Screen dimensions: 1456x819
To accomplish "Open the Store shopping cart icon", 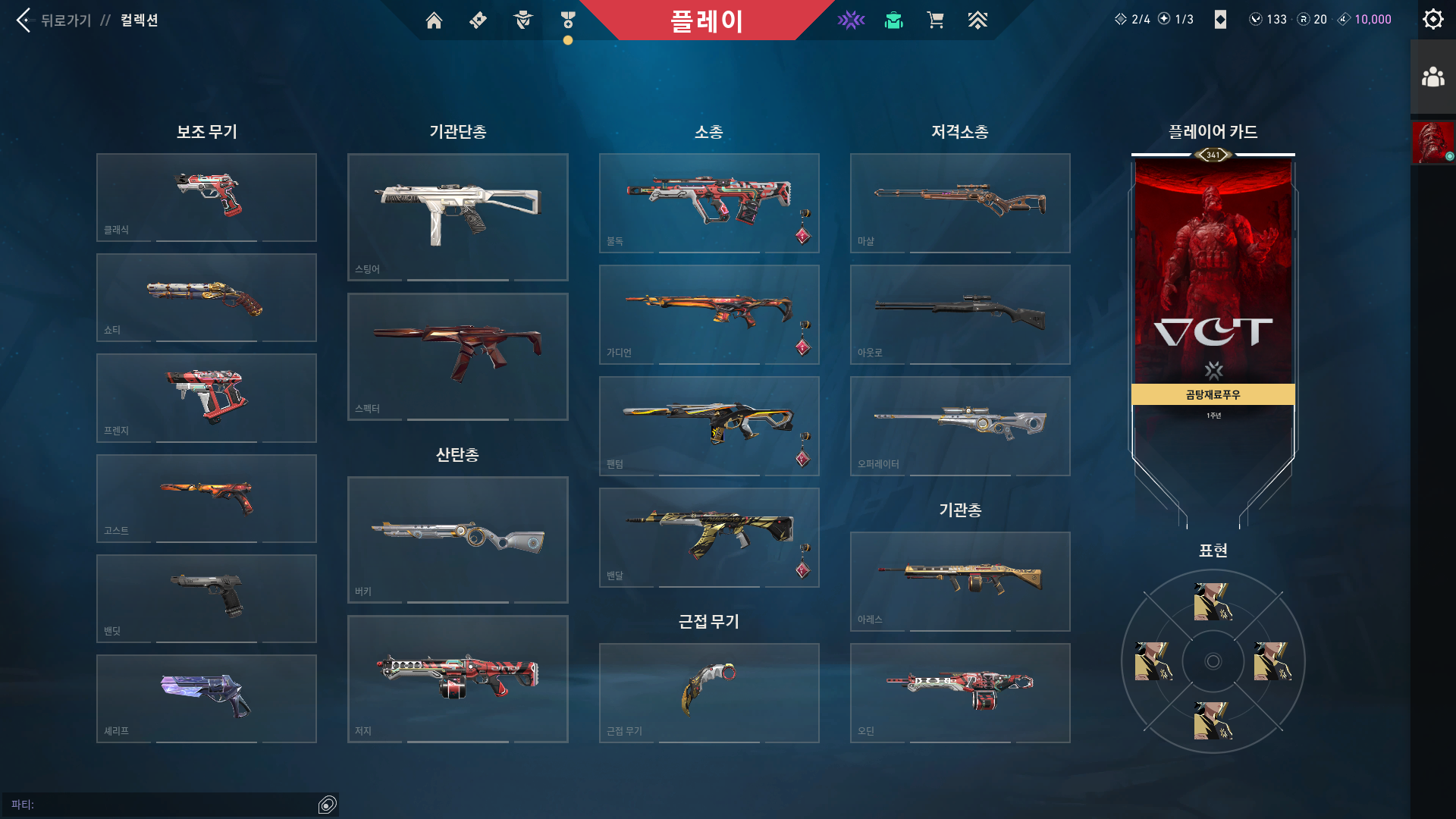I will coord(935,20).
